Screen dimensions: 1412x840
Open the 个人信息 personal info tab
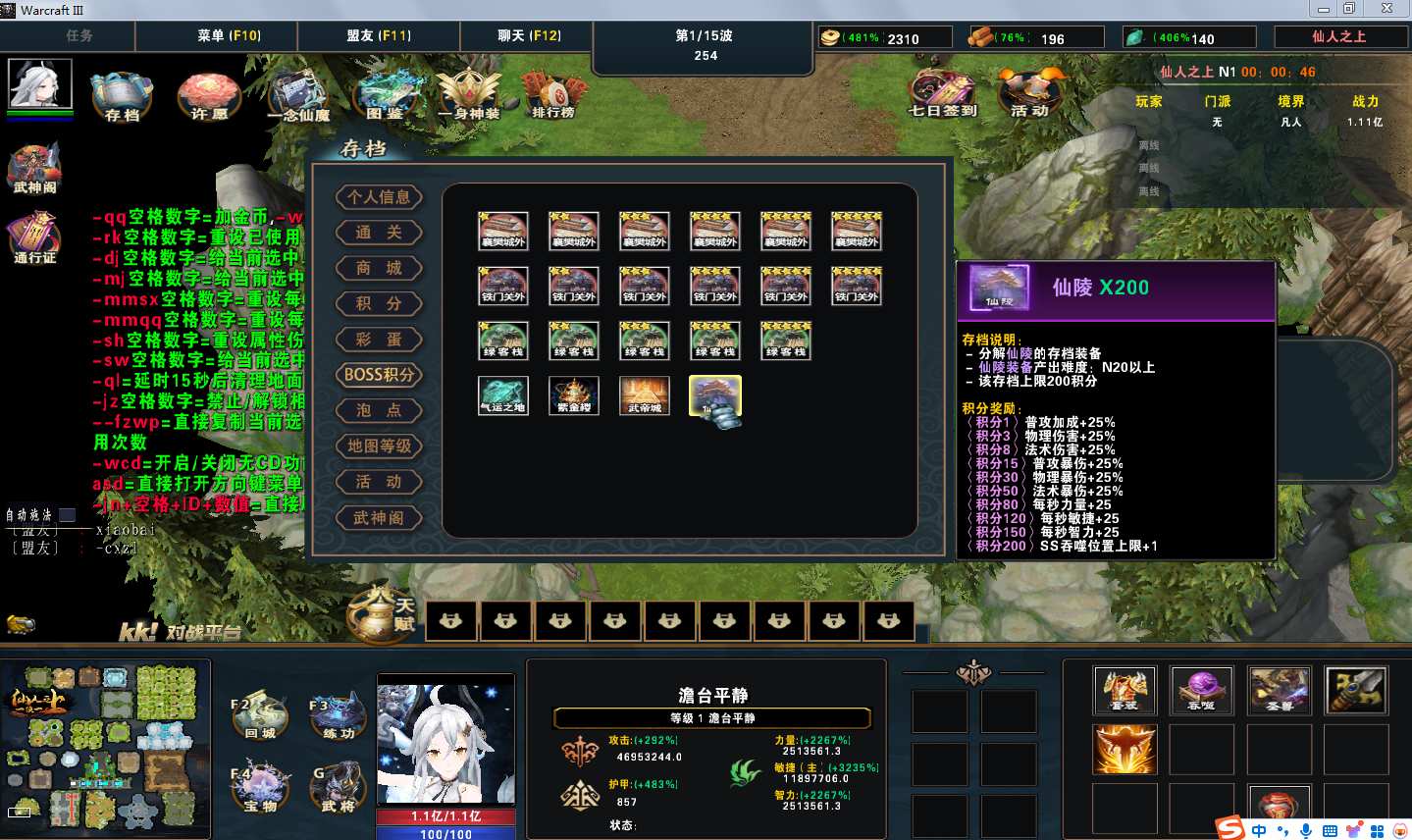379,197
